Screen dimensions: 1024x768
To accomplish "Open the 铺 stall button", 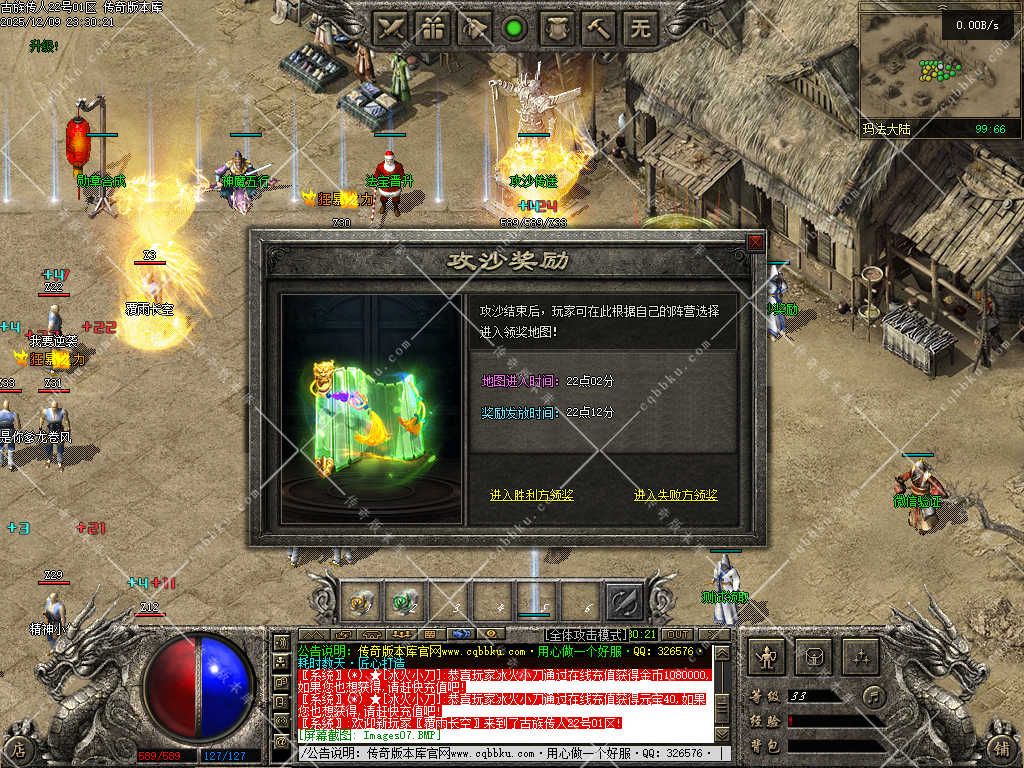I will 1003,748.
